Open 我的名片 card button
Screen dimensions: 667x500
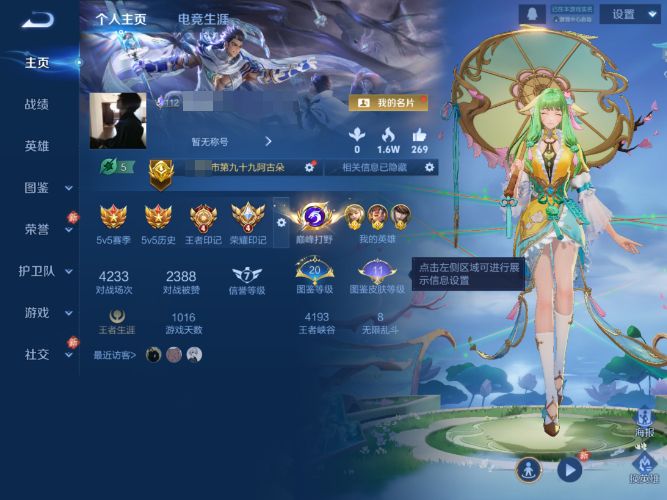[388, 103]
